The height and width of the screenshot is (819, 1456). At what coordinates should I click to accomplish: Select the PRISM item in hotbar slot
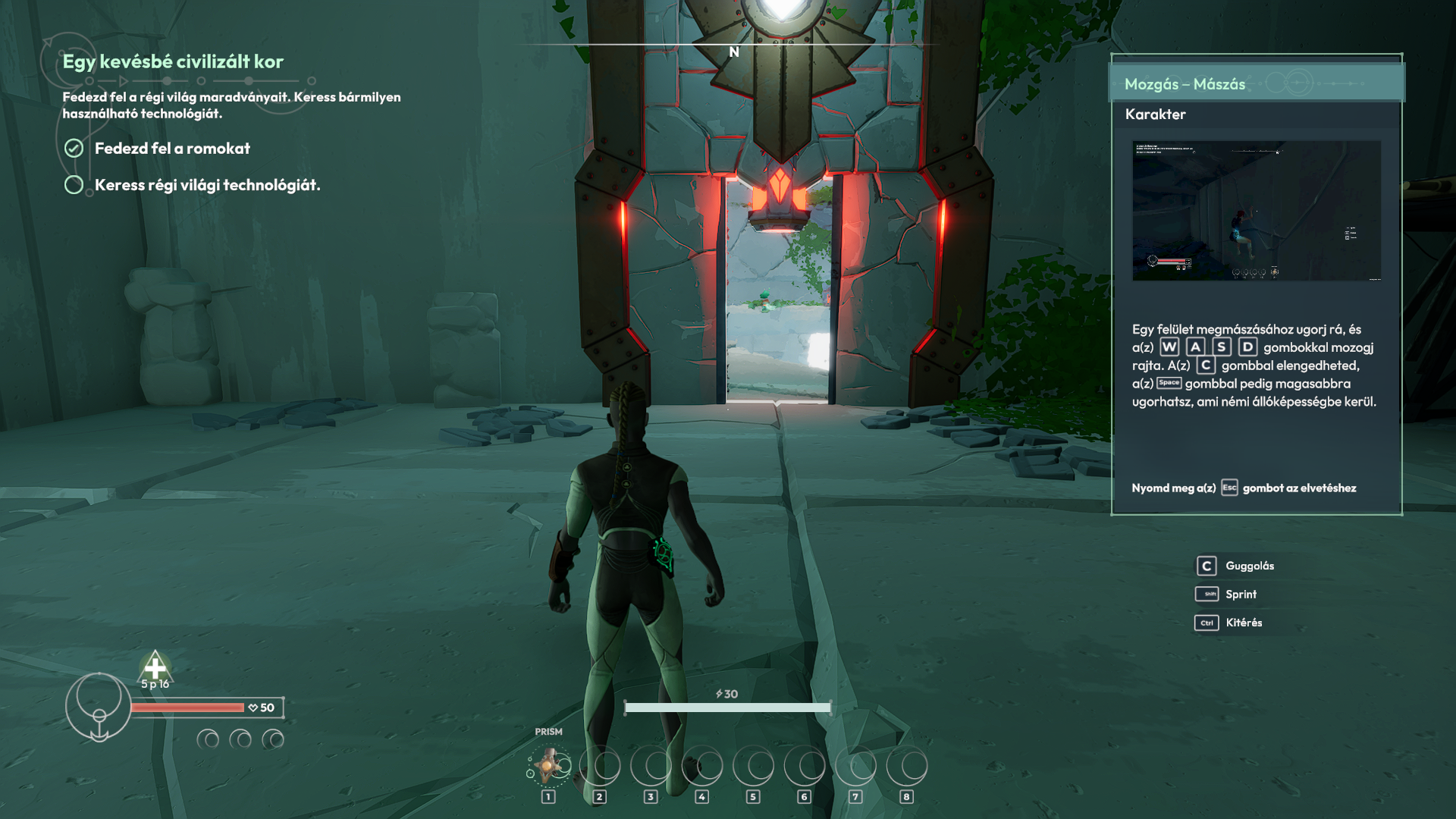(x=549, y=766)
